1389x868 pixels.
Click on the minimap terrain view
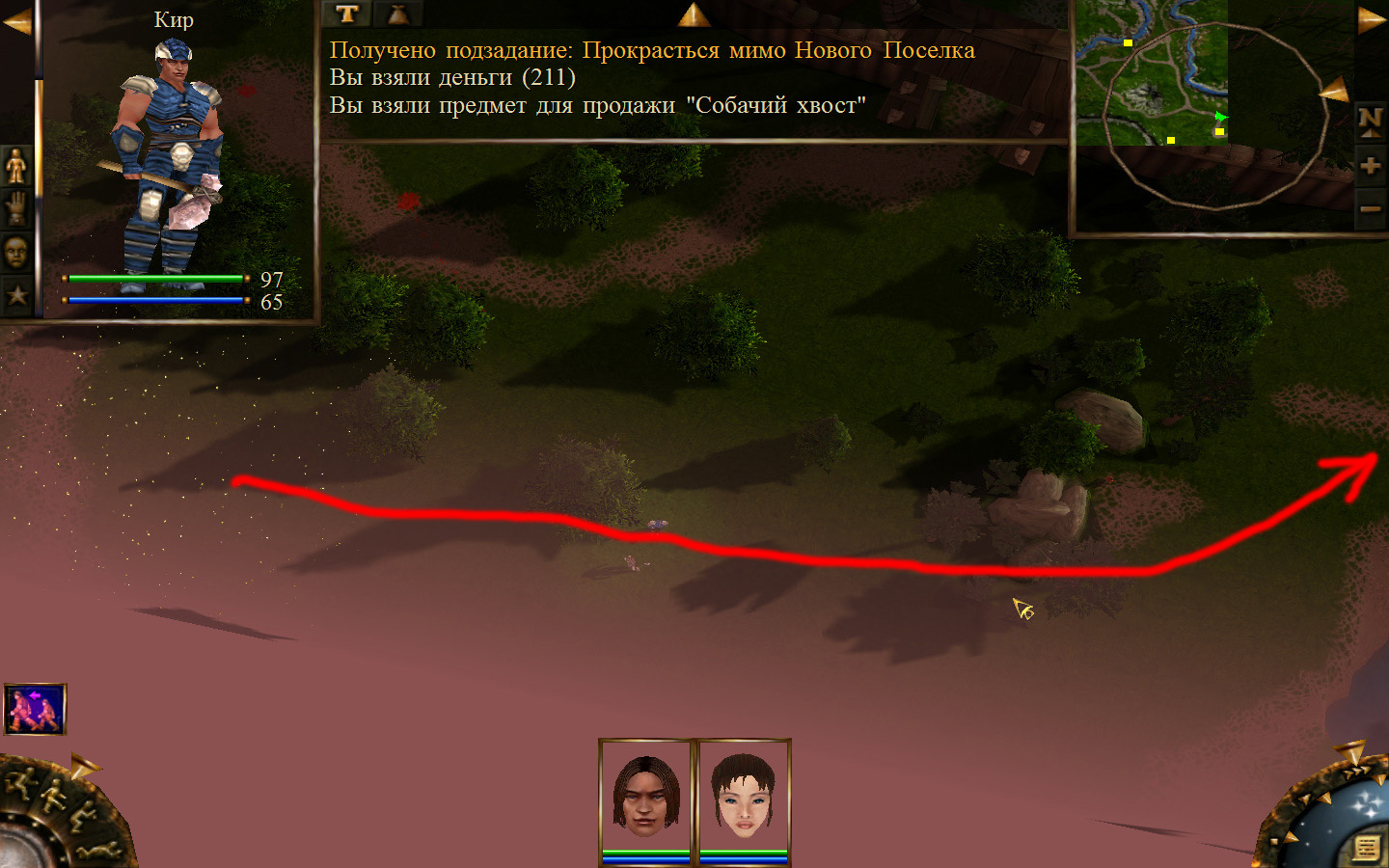pyautogui.click(x=1152, y=73)
